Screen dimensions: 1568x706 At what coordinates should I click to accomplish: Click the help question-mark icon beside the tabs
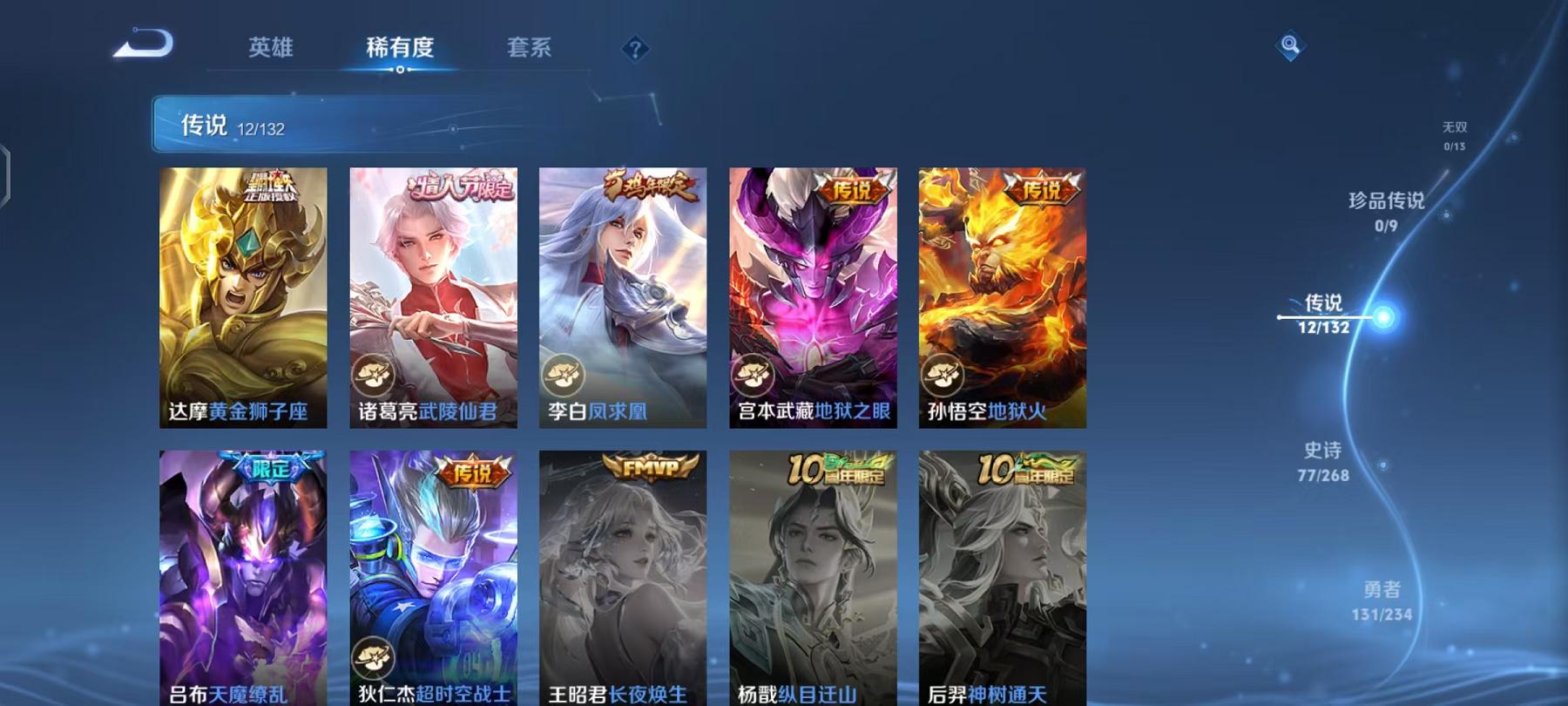click(x=635, y=48)
